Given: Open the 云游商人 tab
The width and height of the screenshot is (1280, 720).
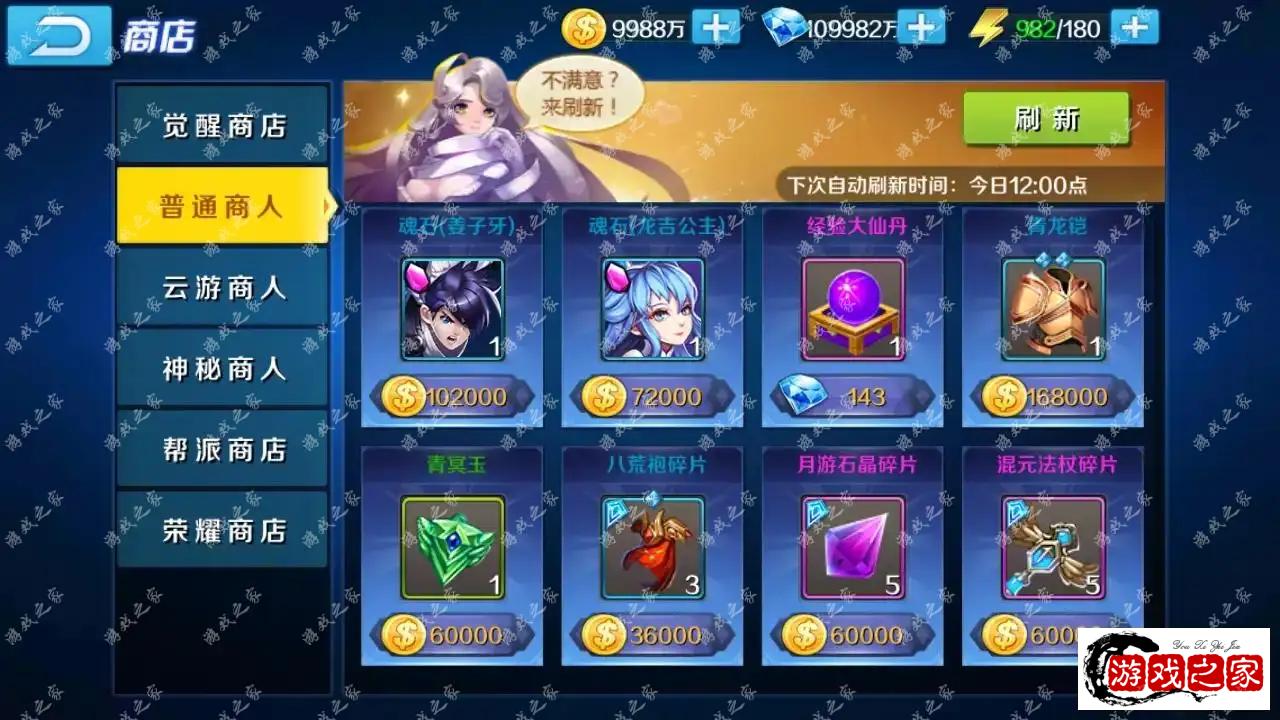Looking at the screenshot, I should [x=223, y=288].
